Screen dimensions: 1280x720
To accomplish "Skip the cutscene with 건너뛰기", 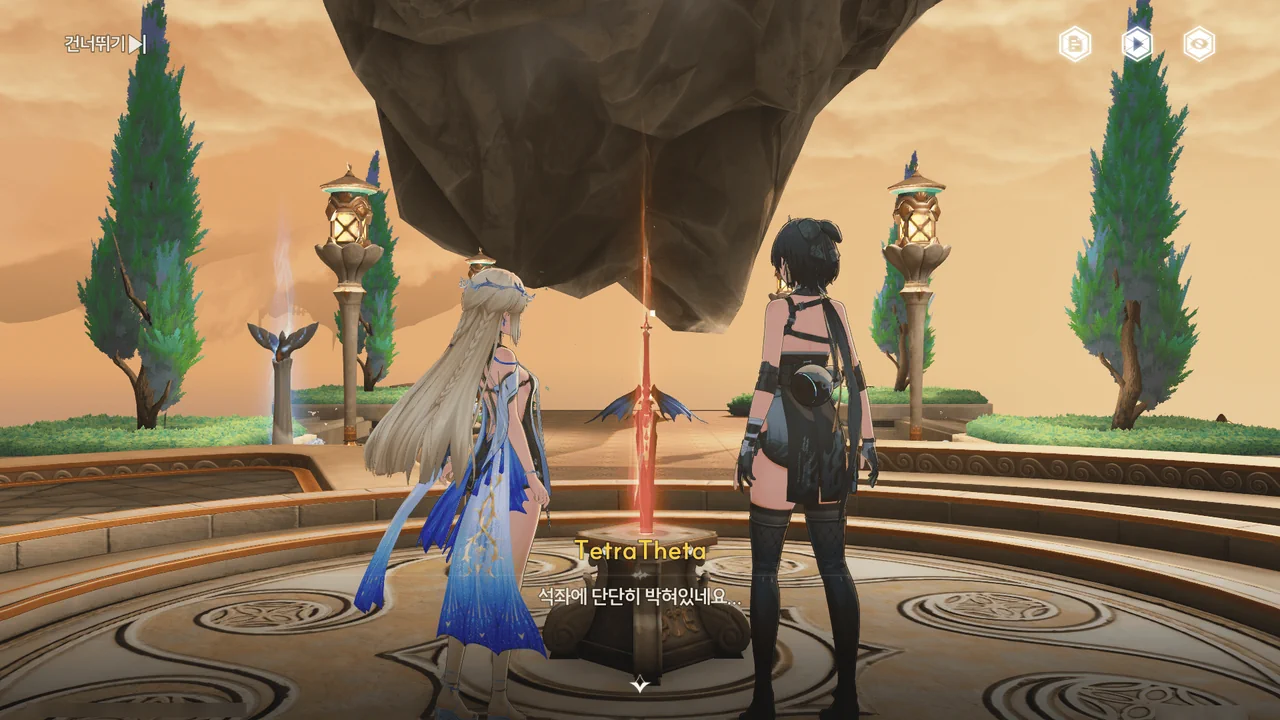I will 105,44.
